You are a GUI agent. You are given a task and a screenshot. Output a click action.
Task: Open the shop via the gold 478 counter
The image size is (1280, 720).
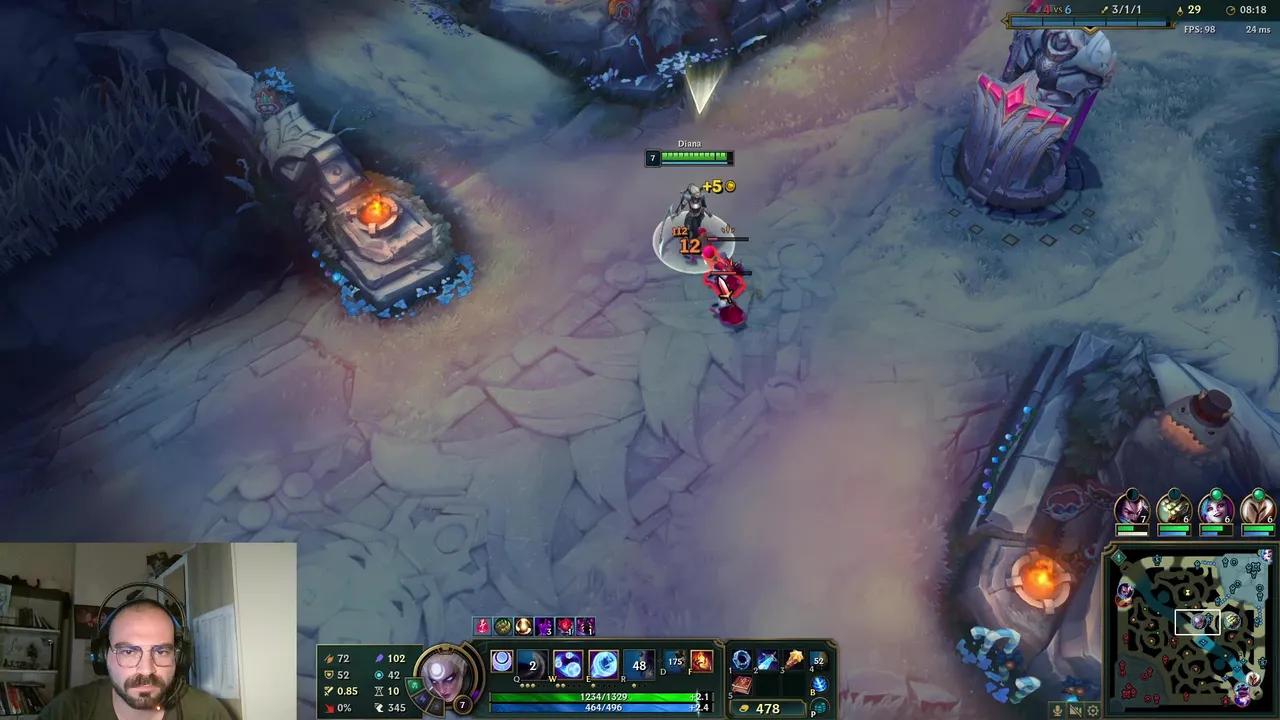(768, 708)
